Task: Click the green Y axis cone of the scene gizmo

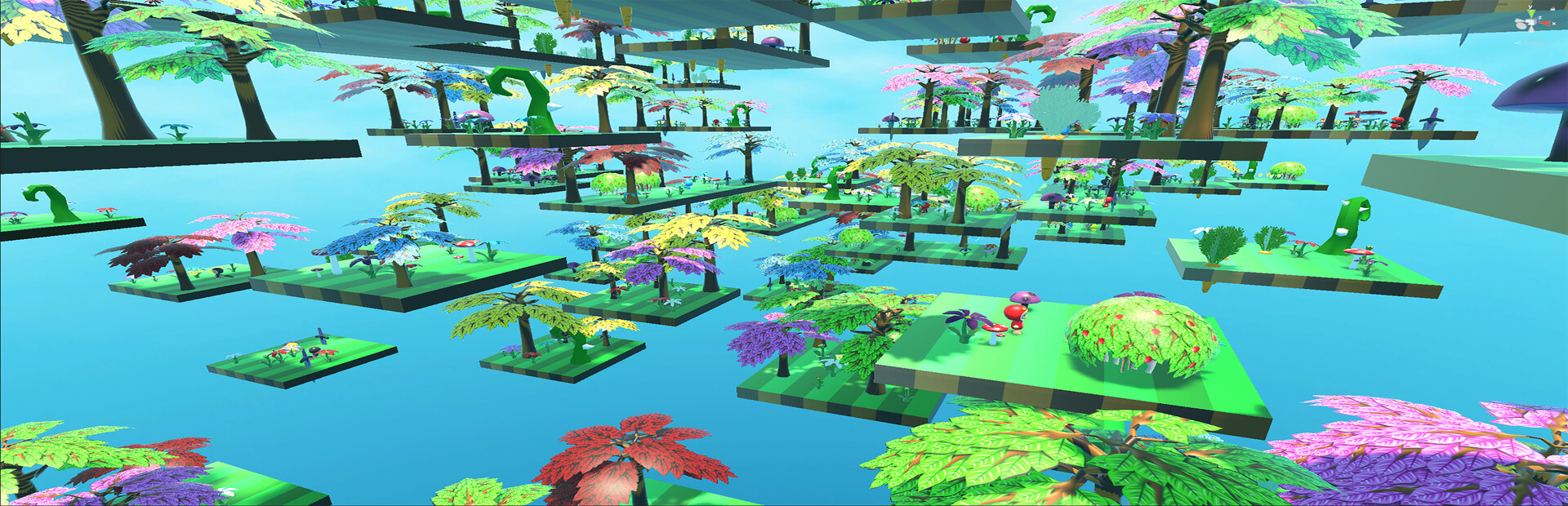Action: pos(1531,13)
